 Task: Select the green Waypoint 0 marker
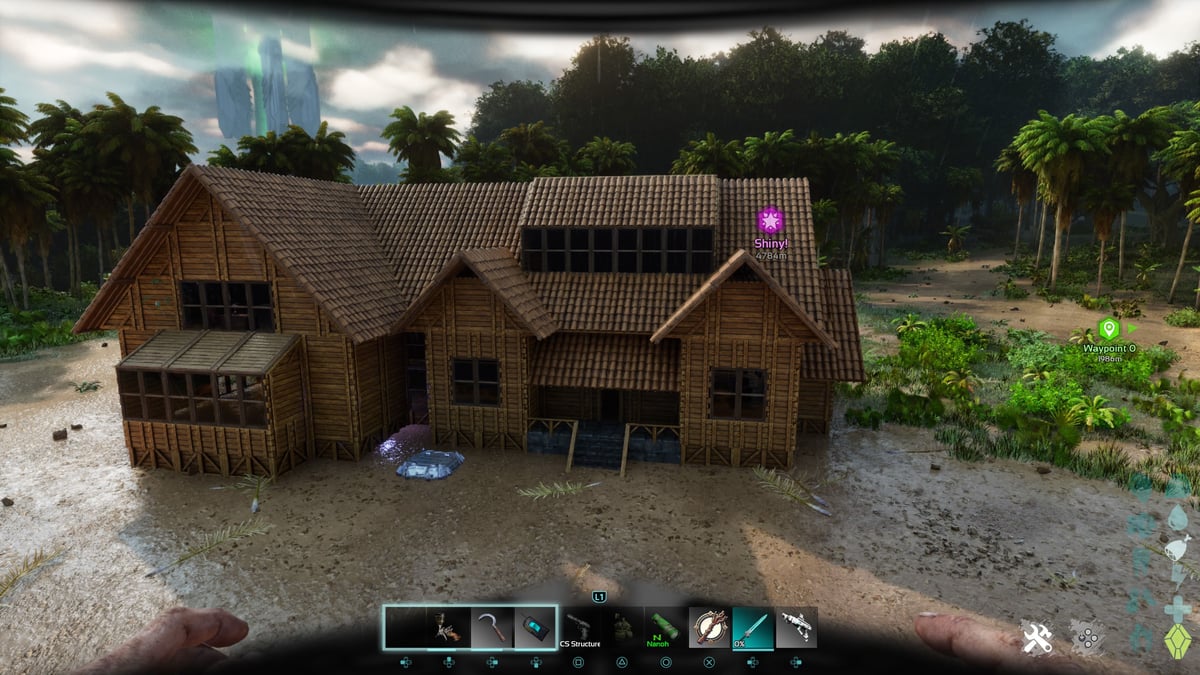1108,328
